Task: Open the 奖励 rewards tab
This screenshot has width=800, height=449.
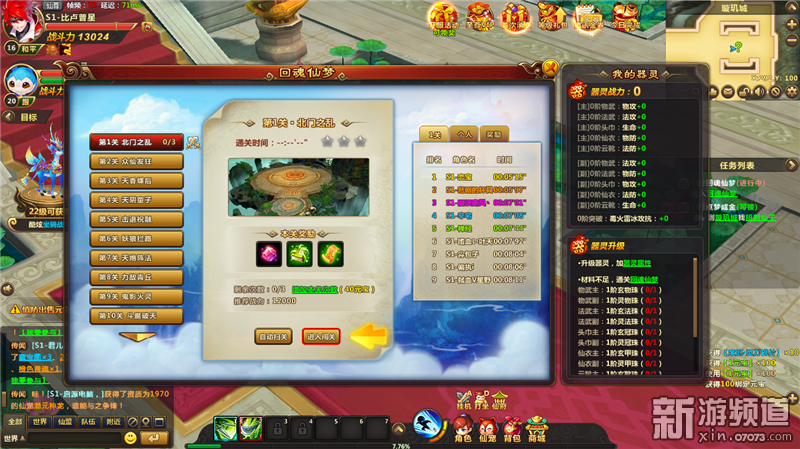Action: tap(494, 134)
